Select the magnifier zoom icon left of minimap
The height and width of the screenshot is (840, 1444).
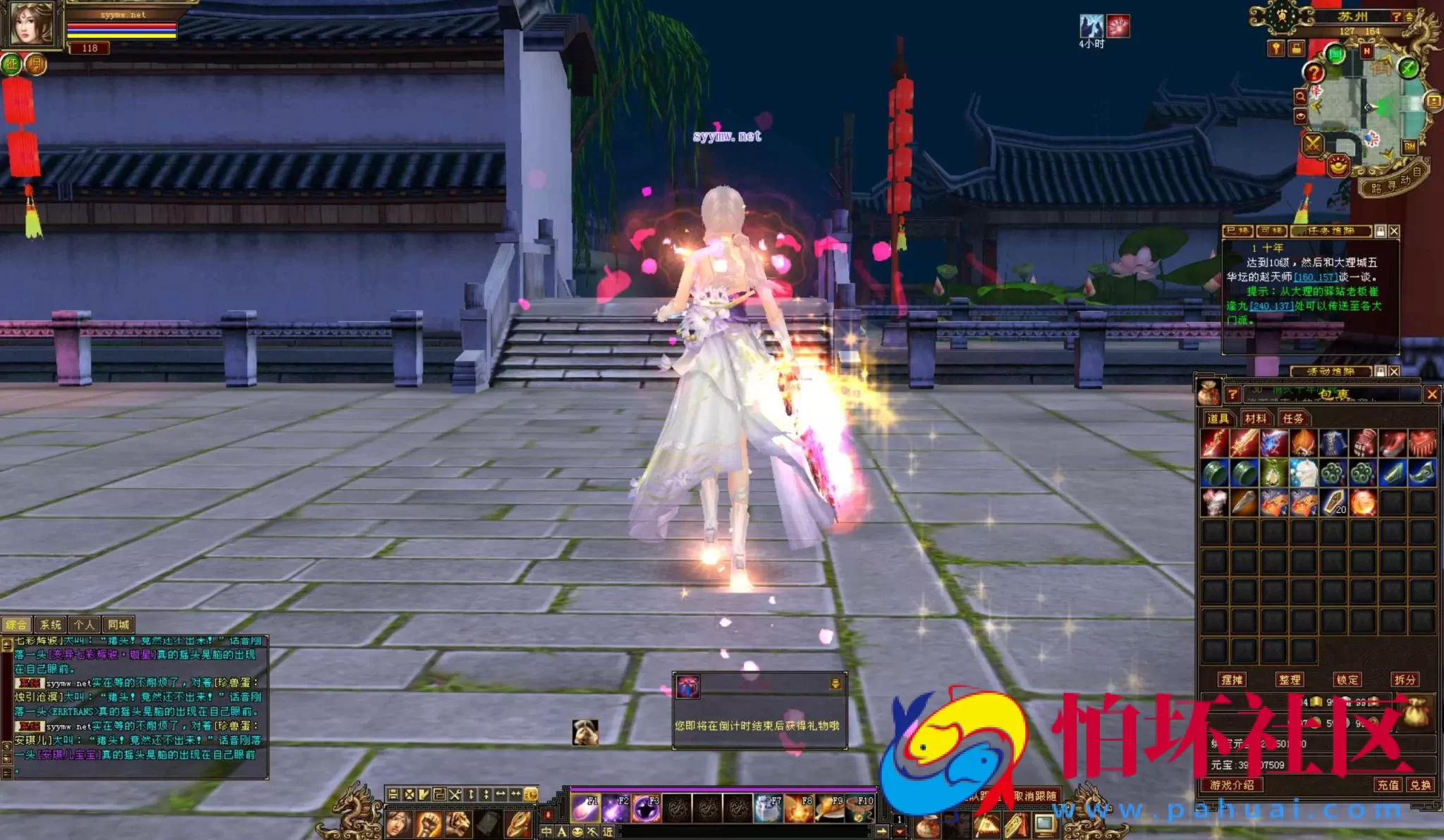click(x=1301, y=97)
